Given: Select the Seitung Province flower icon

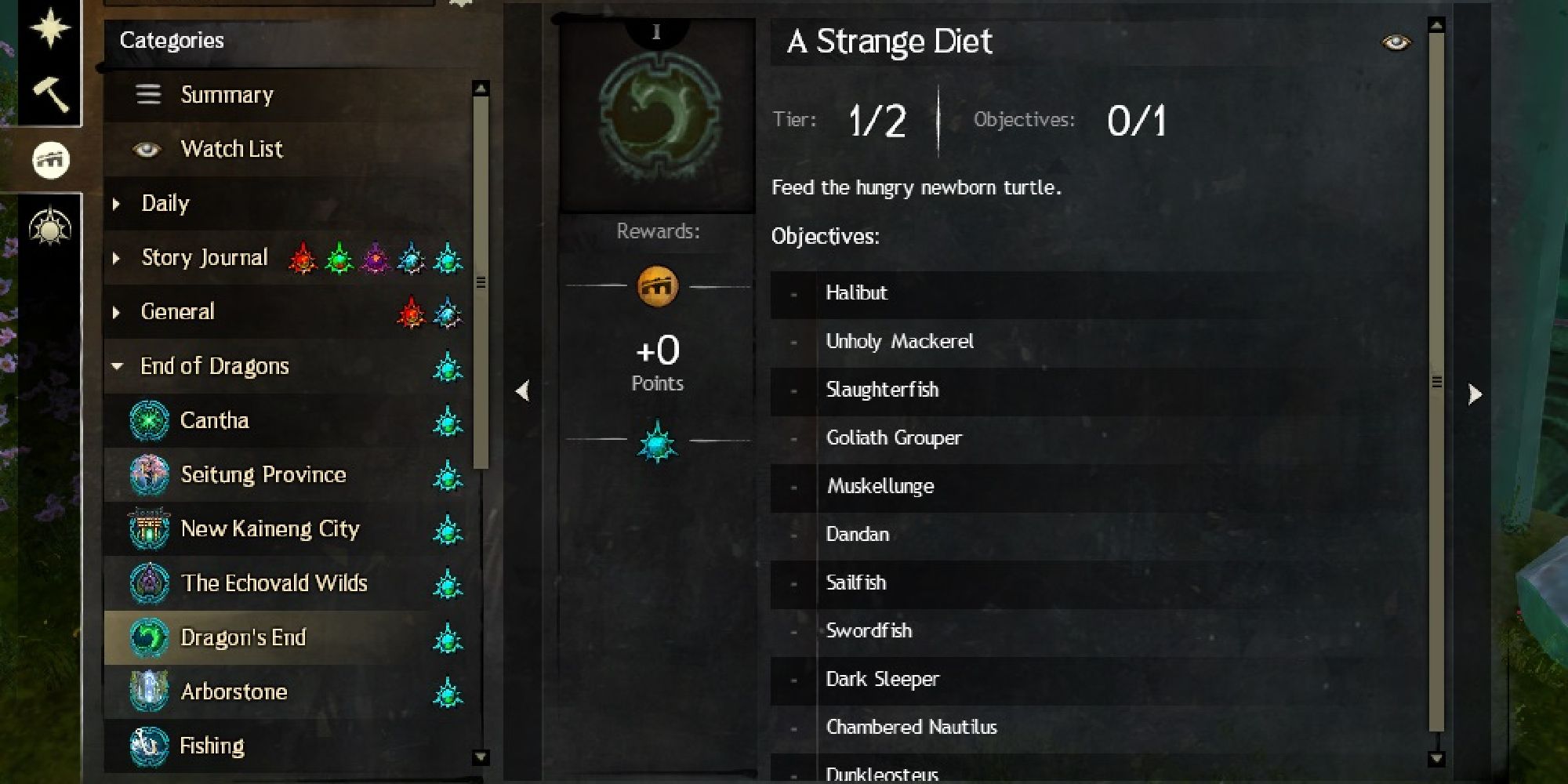Looking at the screenshot, I should click(149, 474).
